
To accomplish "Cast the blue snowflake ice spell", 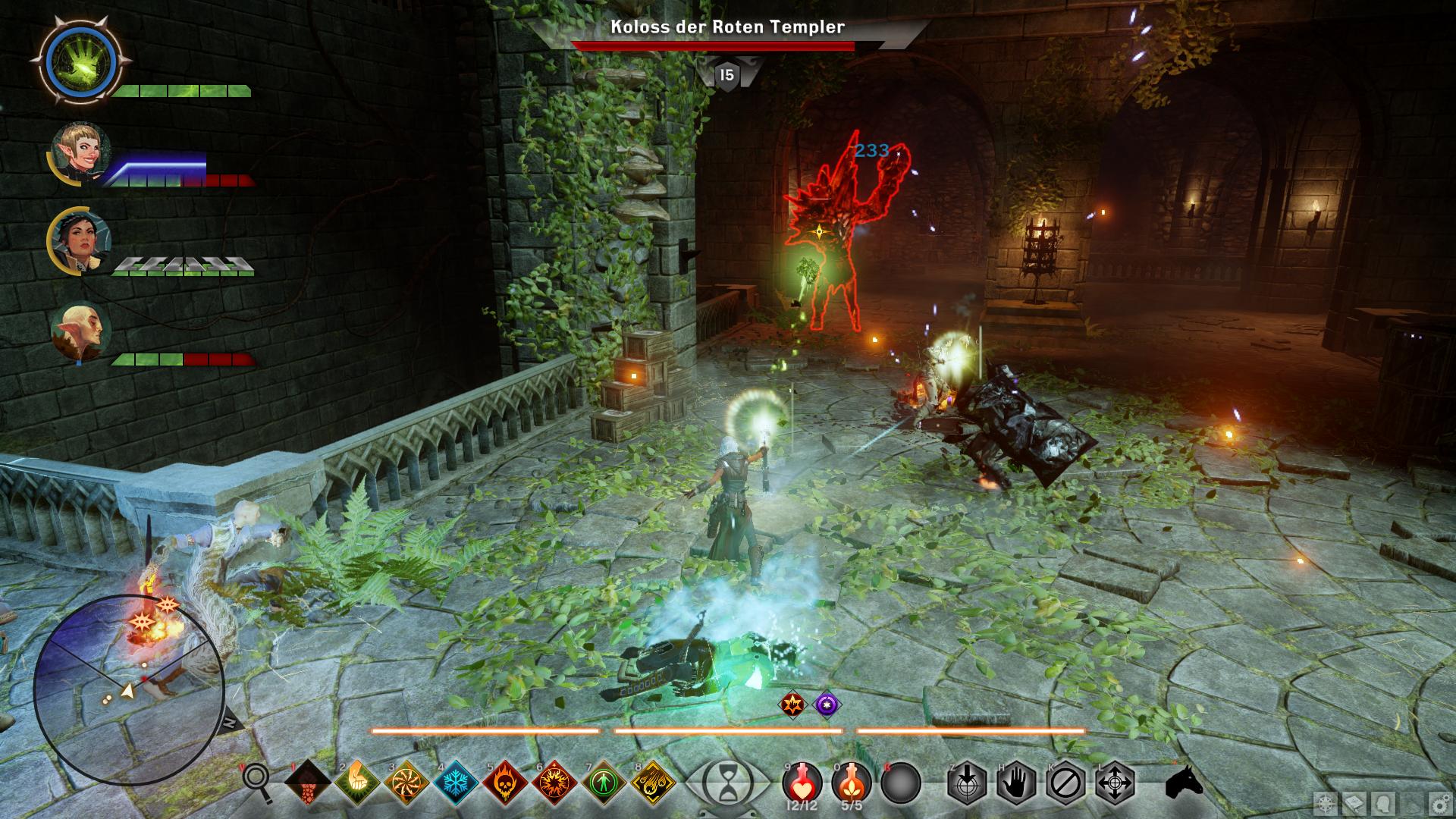I will pos(457,781).
